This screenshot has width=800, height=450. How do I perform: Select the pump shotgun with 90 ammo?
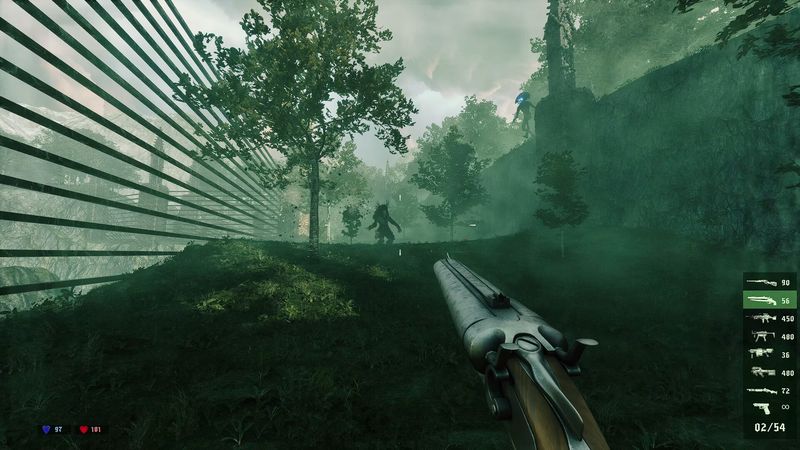768,282
